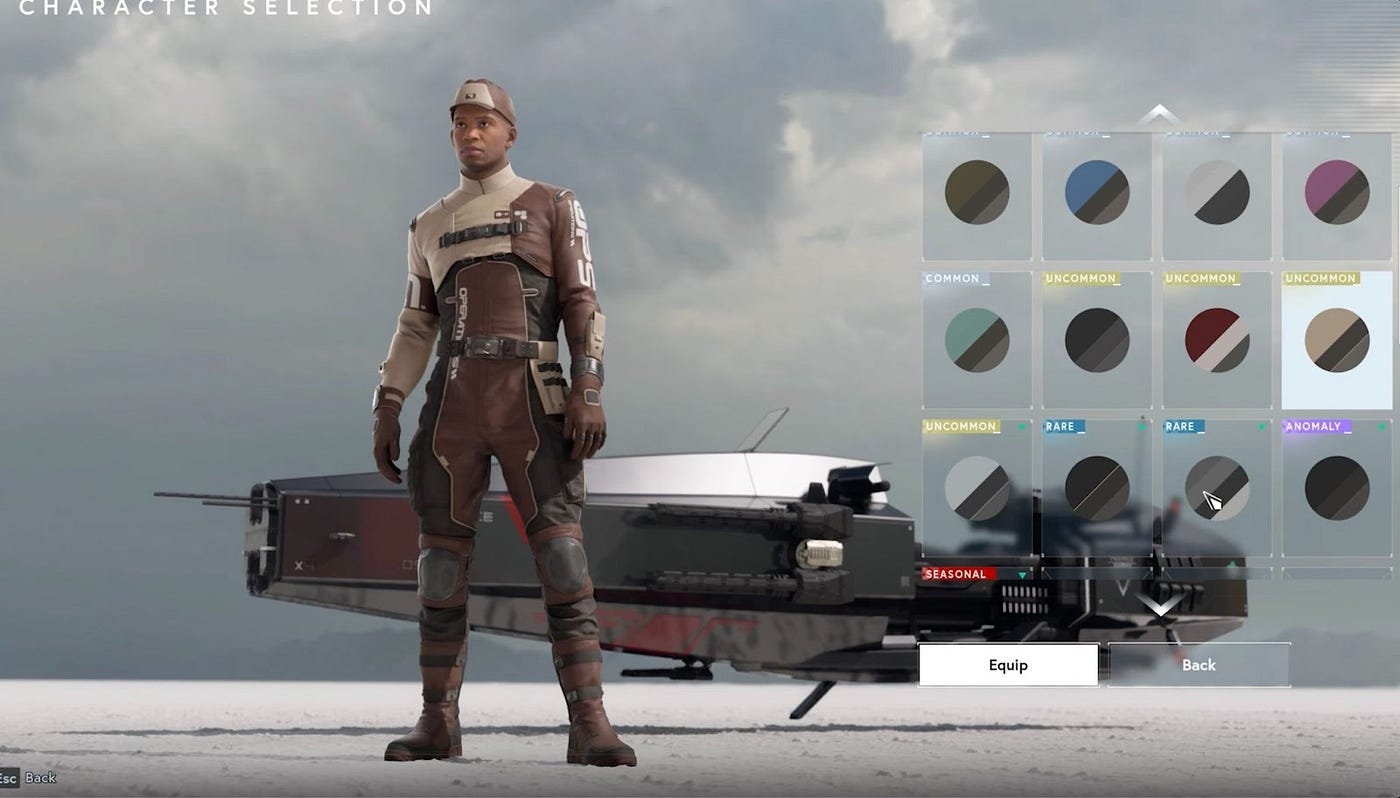Select the blue Common color swatch
The height and width of the screenshot is (798, 1400).
point(1096,192)
